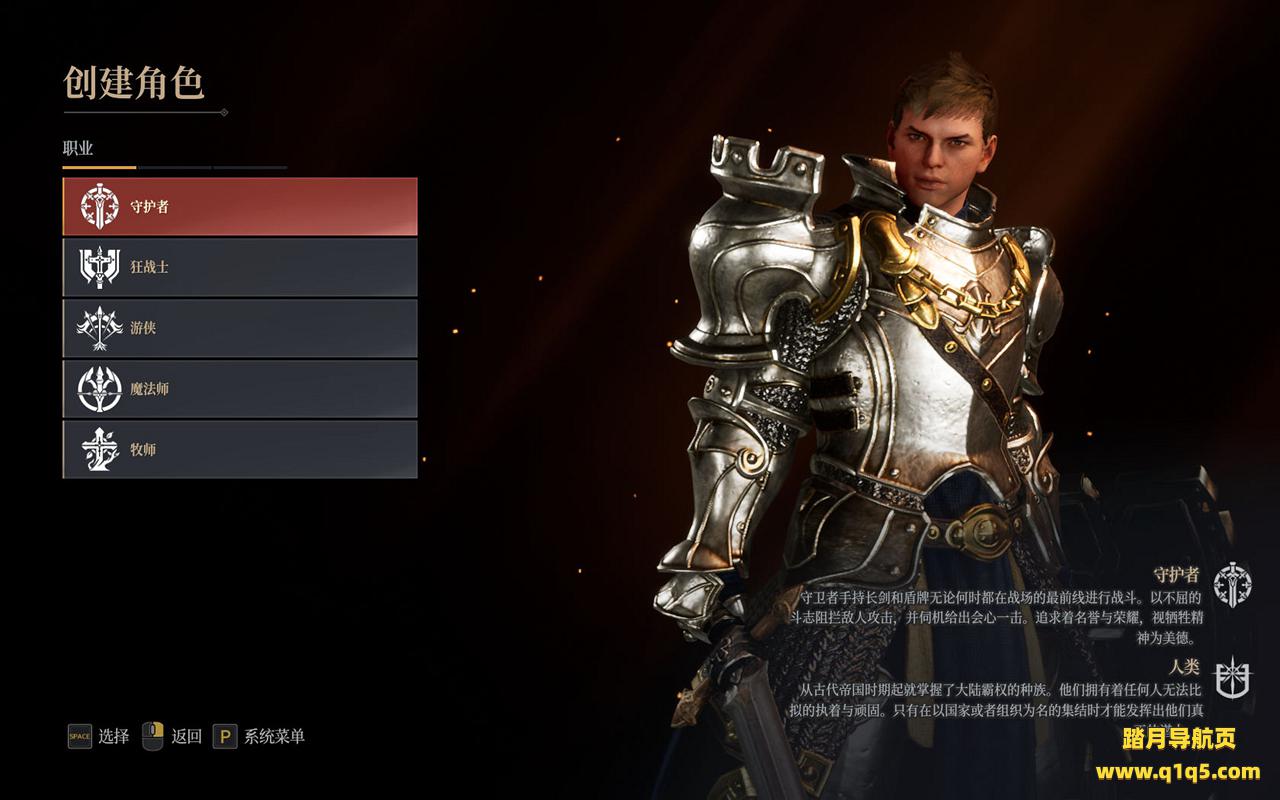Select the 魔法师 (Mage) class
This screenshot has width=1280, height=800.
(x=240, y=389)
